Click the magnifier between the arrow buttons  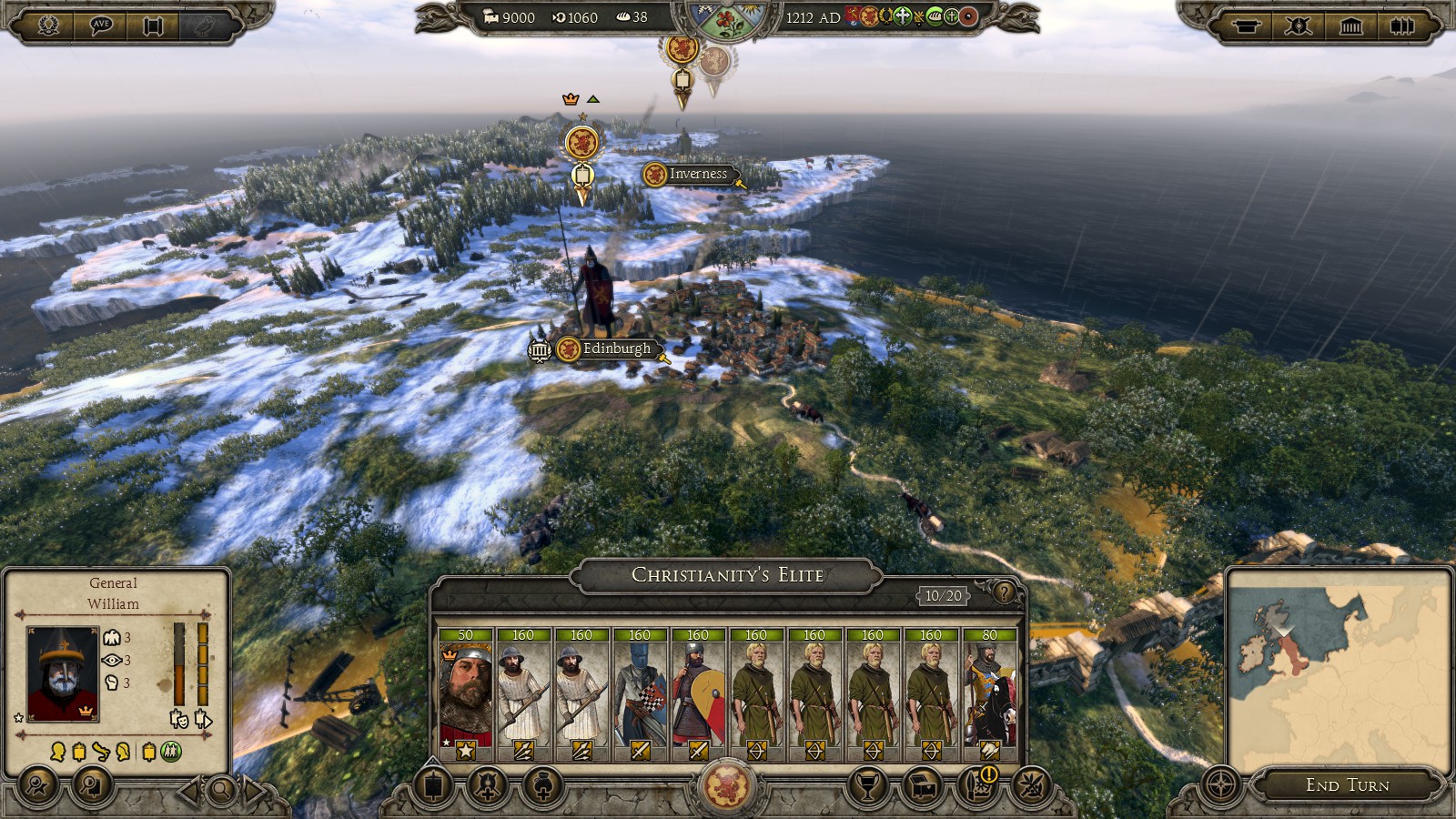click(x=221, y=790)
